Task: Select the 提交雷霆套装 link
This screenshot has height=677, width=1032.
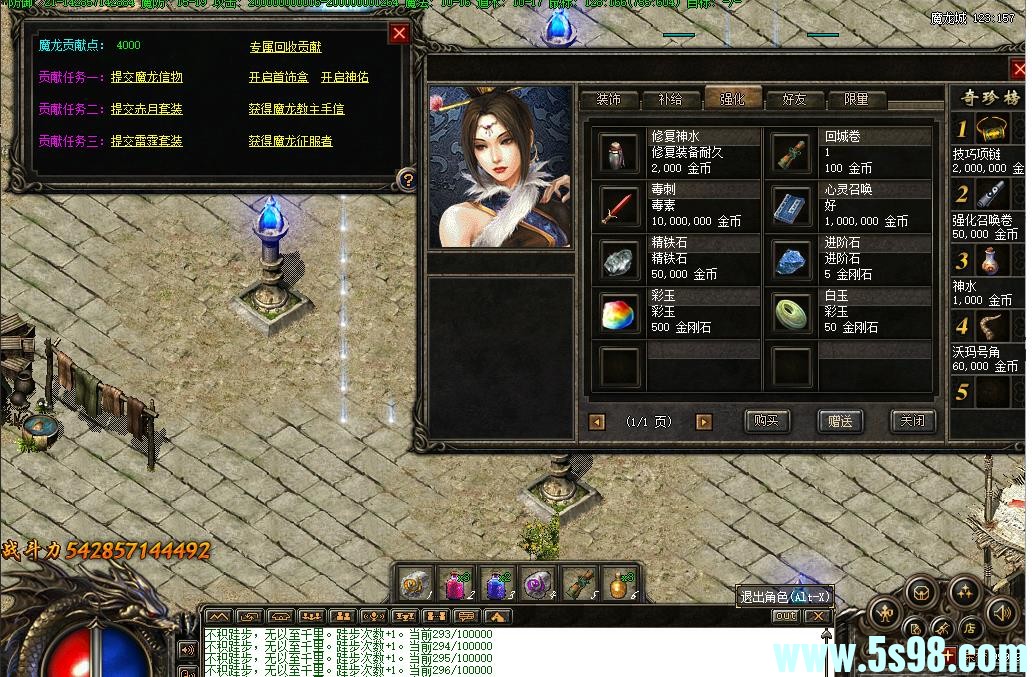Action: (x=146, y=141)
